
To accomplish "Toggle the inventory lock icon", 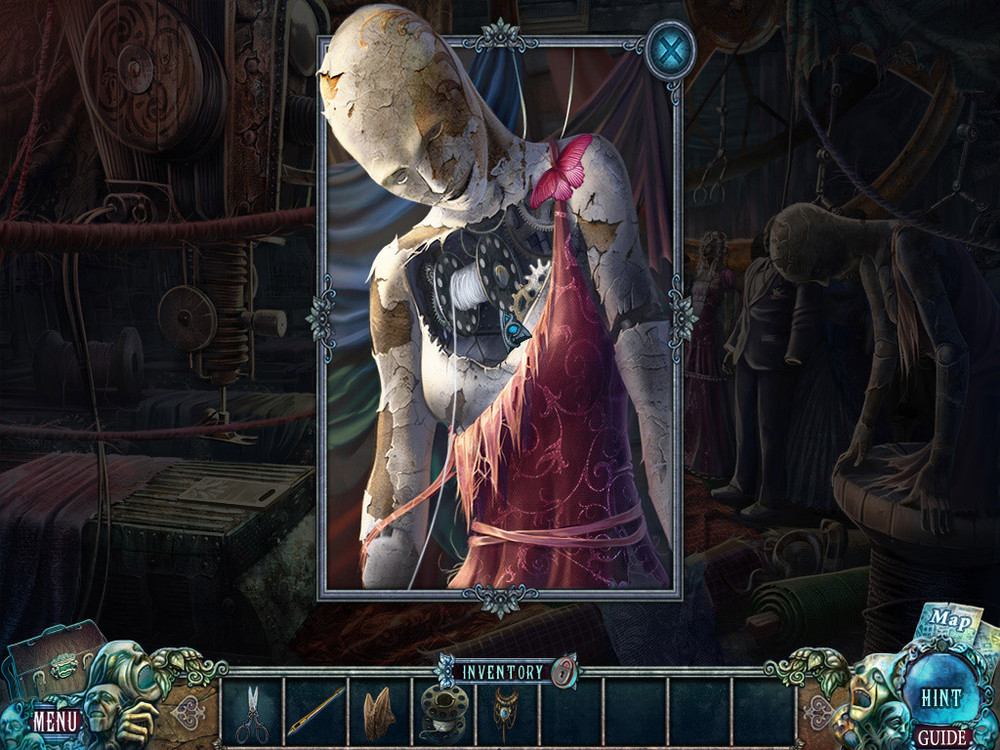I will pyautogui.click(x=564, y=672).
